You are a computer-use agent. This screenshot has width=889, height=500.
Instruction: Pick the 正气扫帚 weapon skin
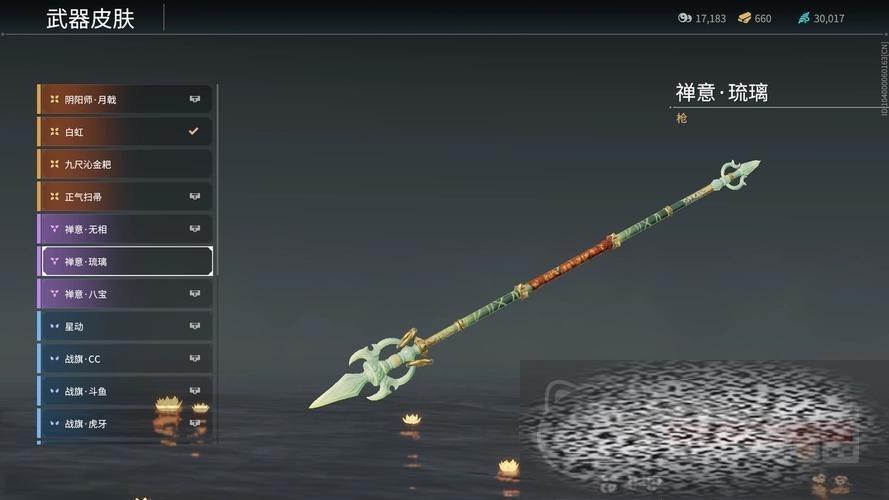pos(125,197)
